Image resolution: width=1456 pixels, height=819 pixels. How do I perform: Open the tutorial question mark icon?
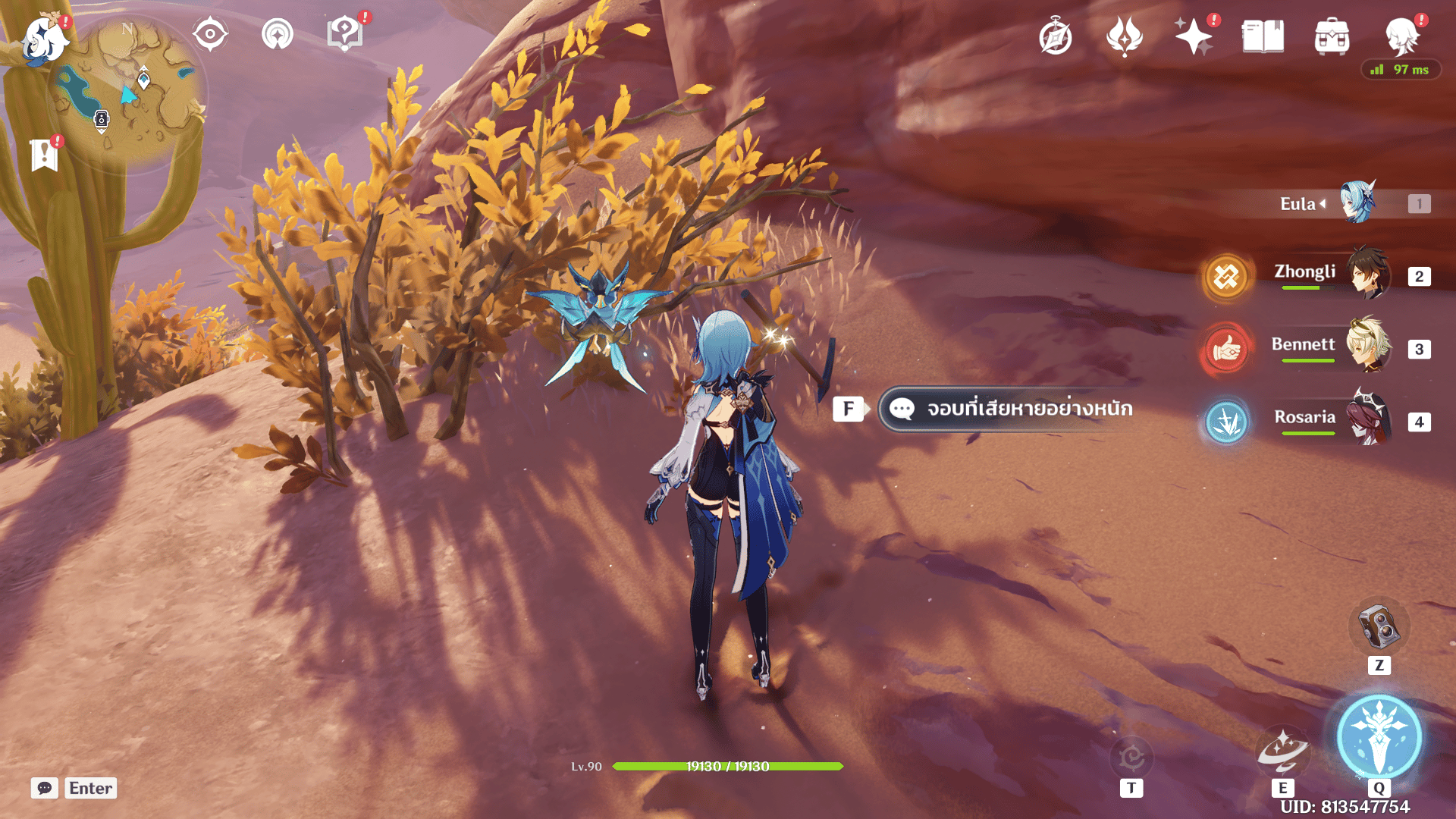click(x=345, y=34)
